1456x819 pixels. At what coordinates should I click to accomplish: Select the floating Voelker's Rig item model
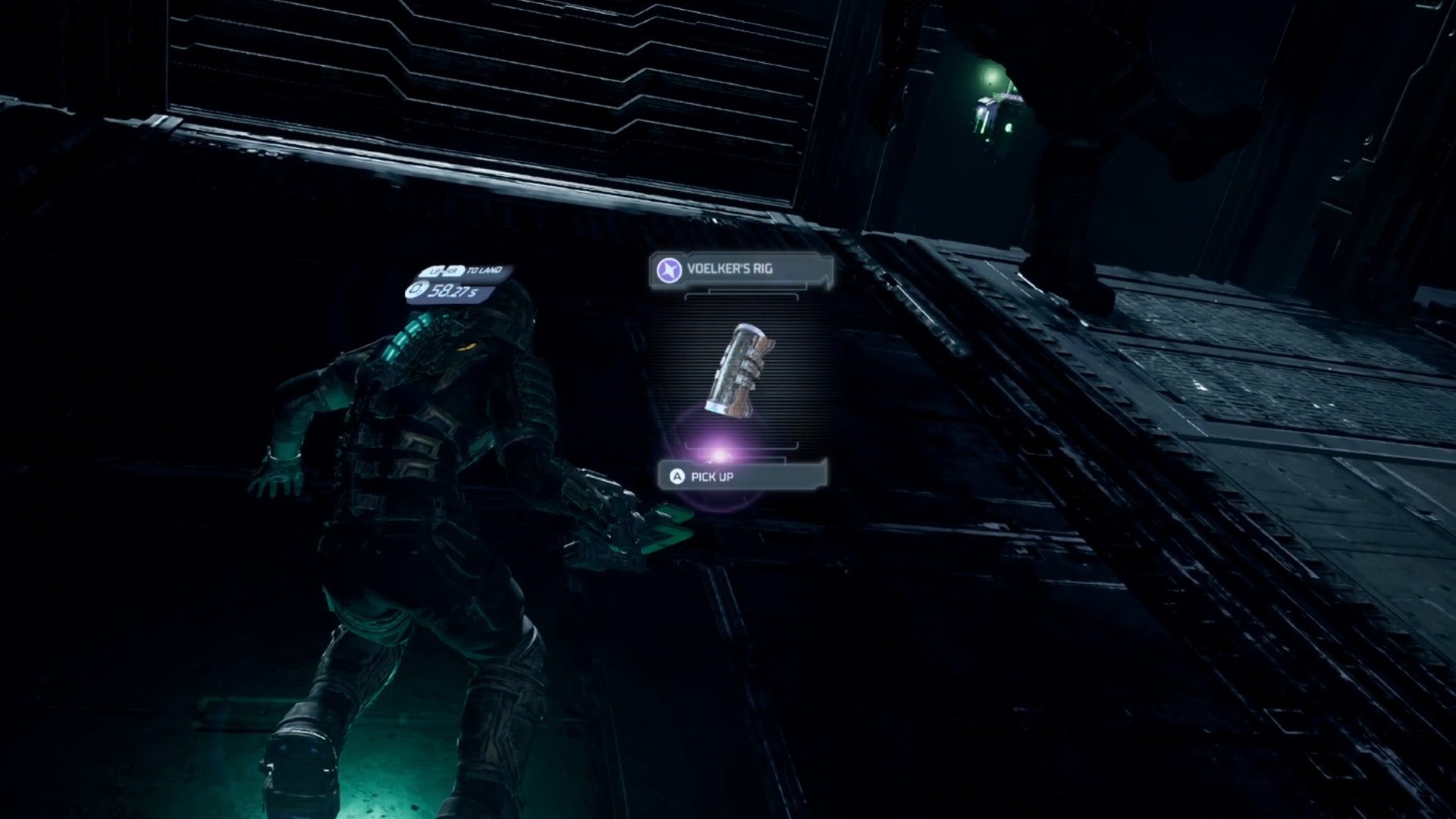[740, 369]
